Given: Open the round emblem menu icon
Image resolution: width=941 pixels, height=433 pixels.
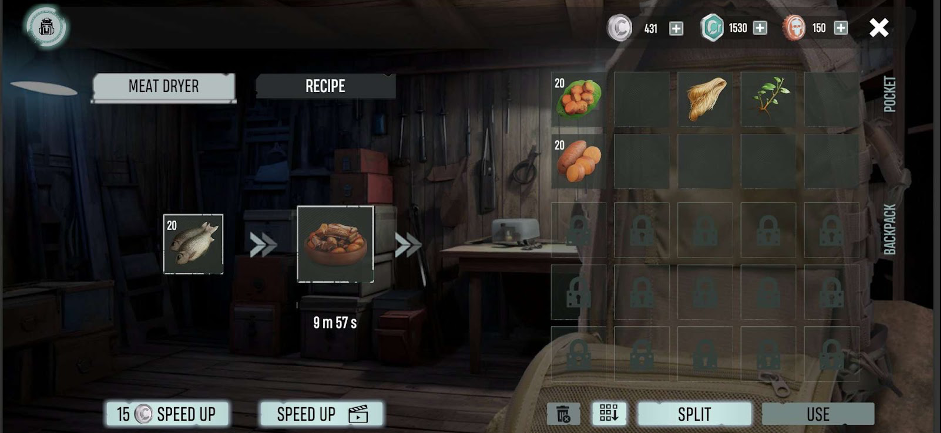Looking at the screenshot, I should click(x=46, y=28).
